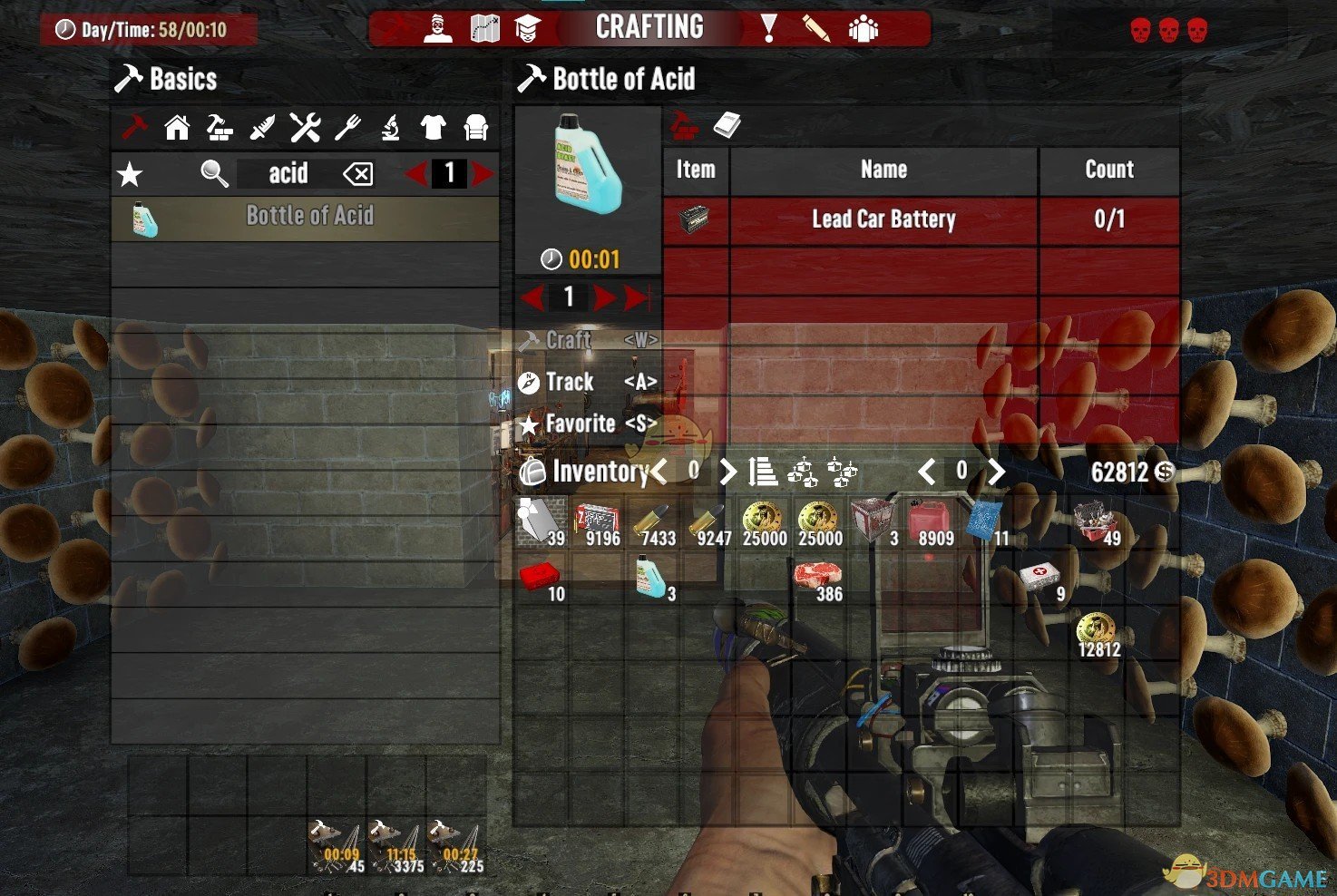The image size is (1337, 896).
Task: Select the Weapons category dagger icon
Action: point(262,127)
